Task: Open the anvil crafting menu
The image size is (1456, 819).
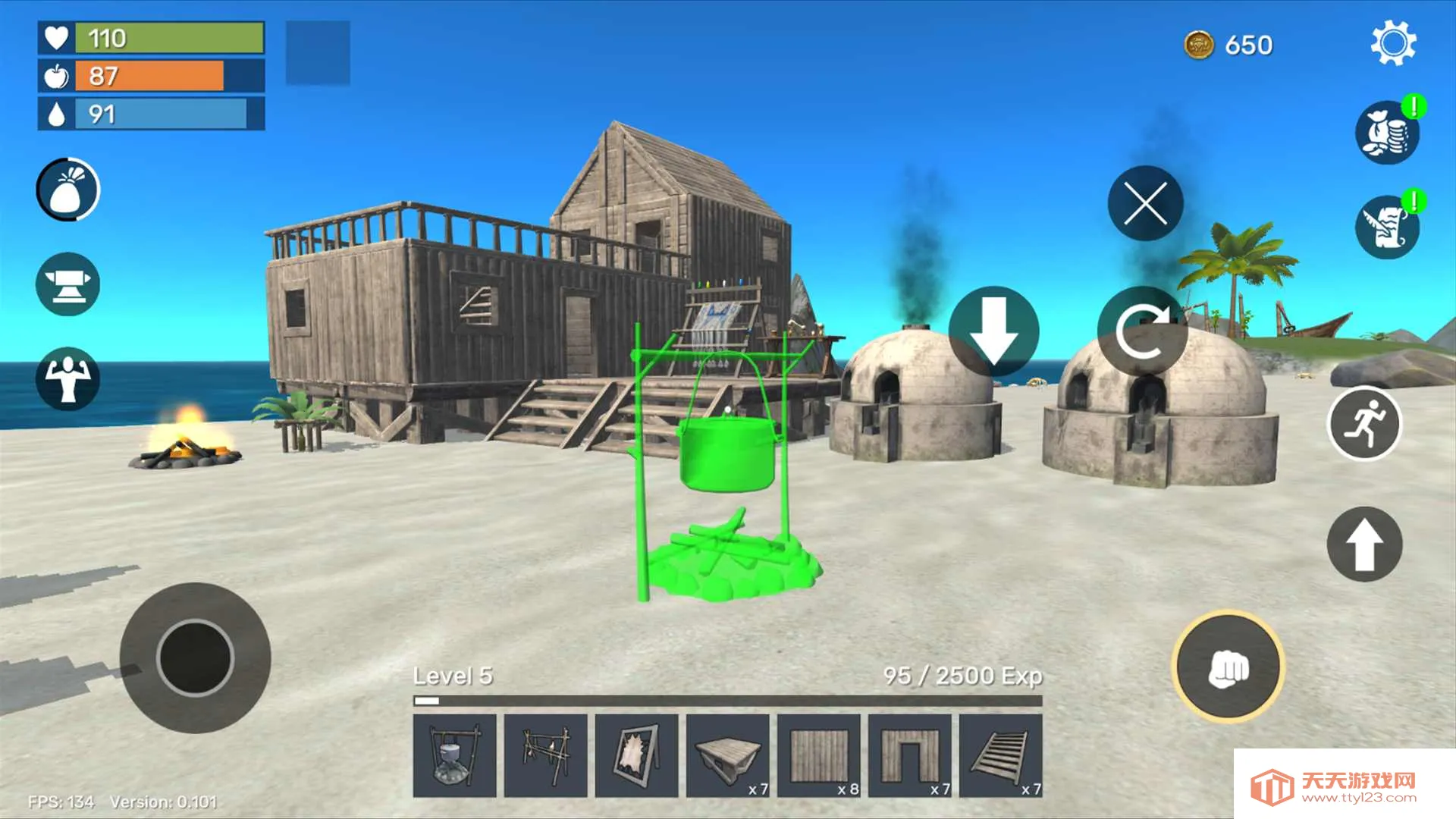Action: pos(67,282)
